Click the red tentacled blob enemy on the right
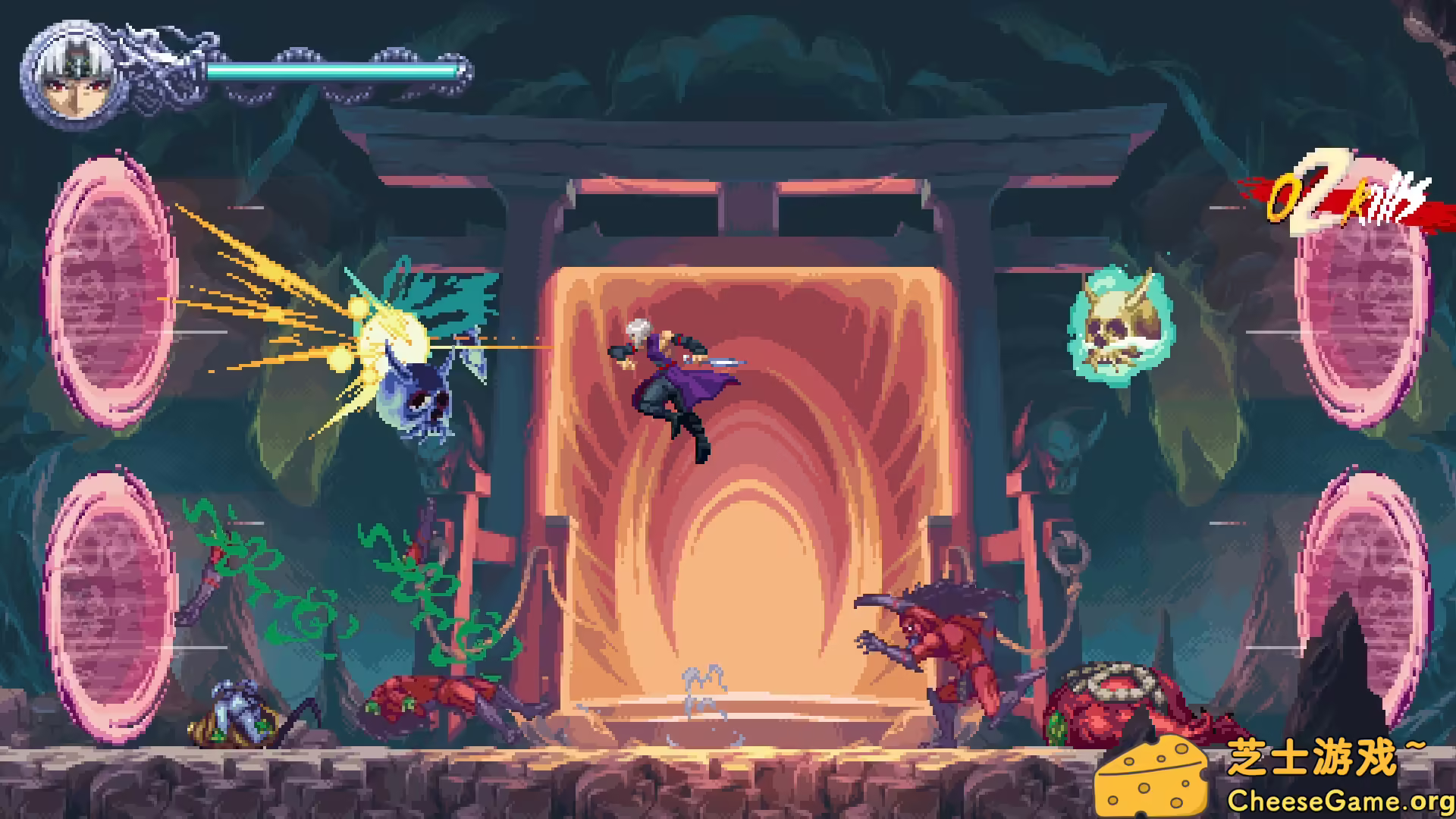The image size is (1456, 819). [1115, 705]
